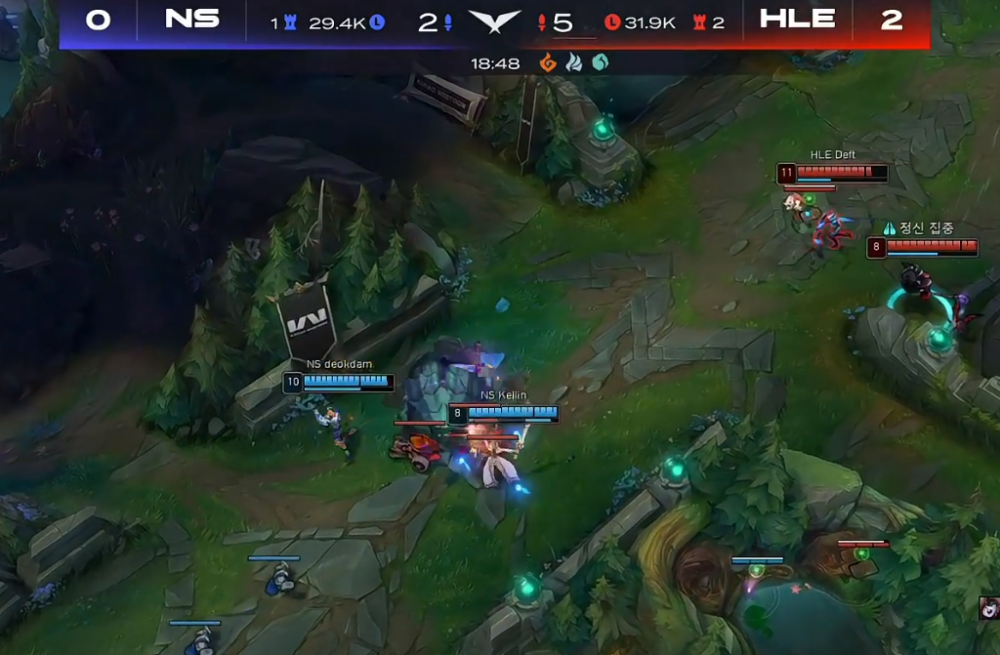Click the winged league emblem in the scoreboard
1000x655 pixels.
coord(494,22)
